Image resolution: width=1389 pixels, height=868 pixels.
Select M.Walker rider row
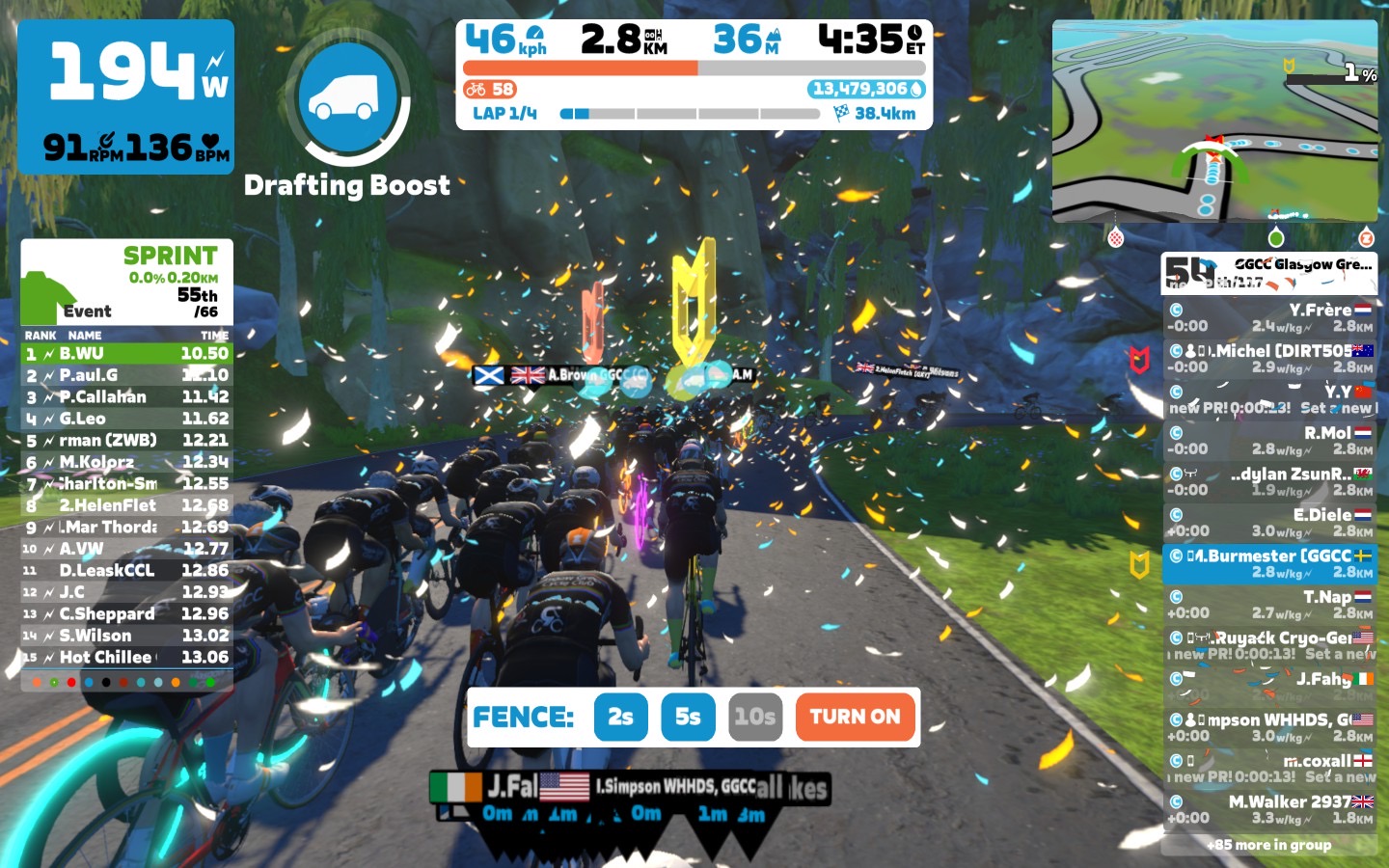1269,809
